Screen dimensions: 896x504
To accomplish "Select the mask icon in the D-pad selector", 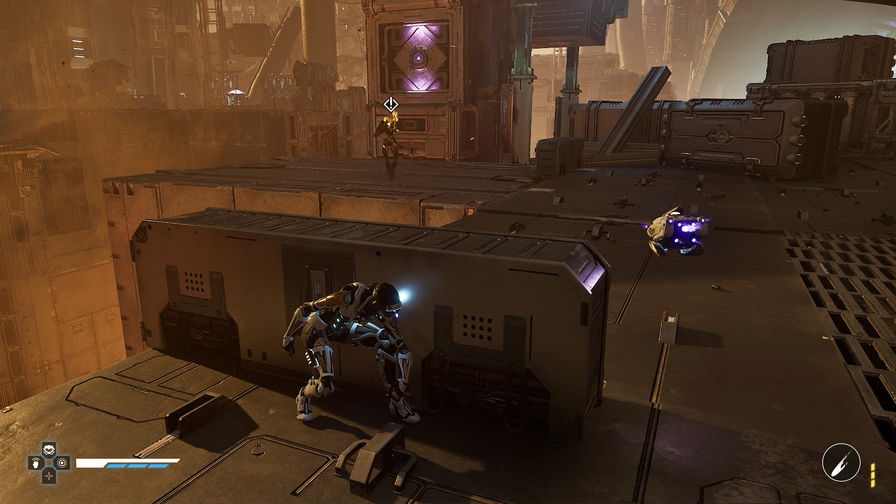I will pyautogui.click(x=47, y=451).
